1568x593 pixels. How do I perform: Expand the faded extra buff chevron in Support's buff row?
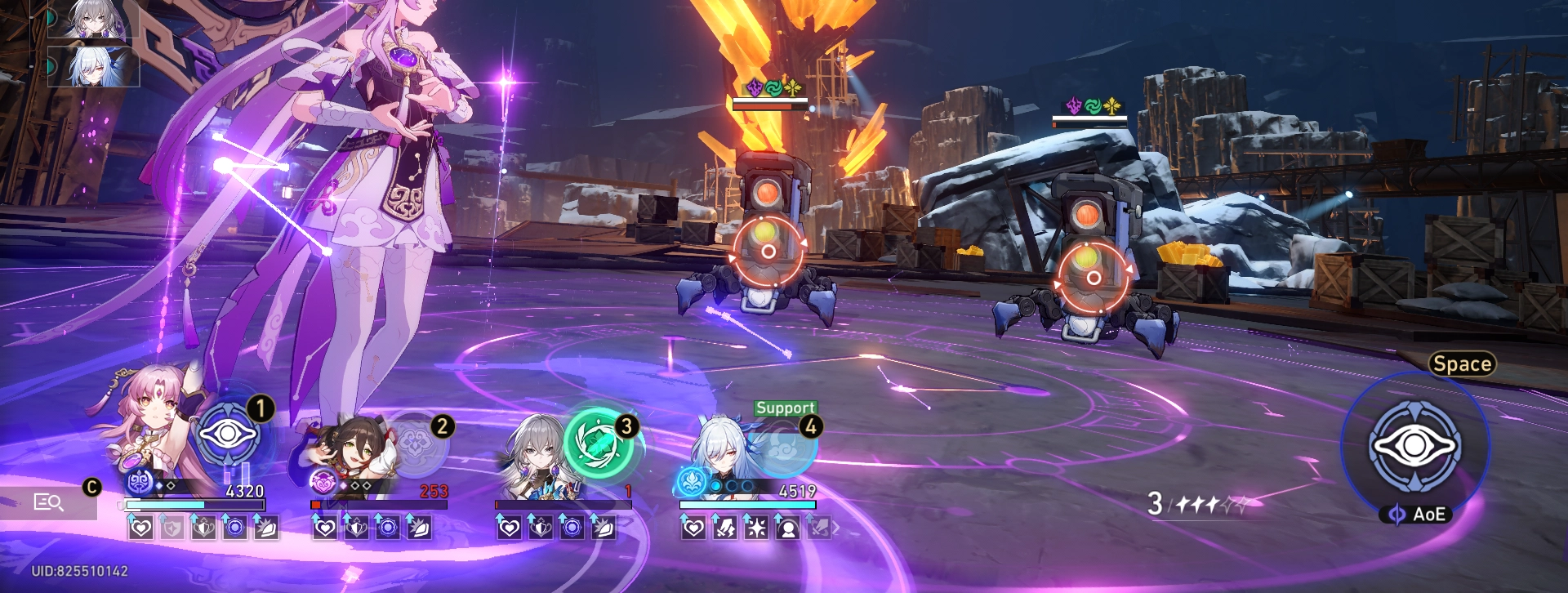tap(833, 529)
